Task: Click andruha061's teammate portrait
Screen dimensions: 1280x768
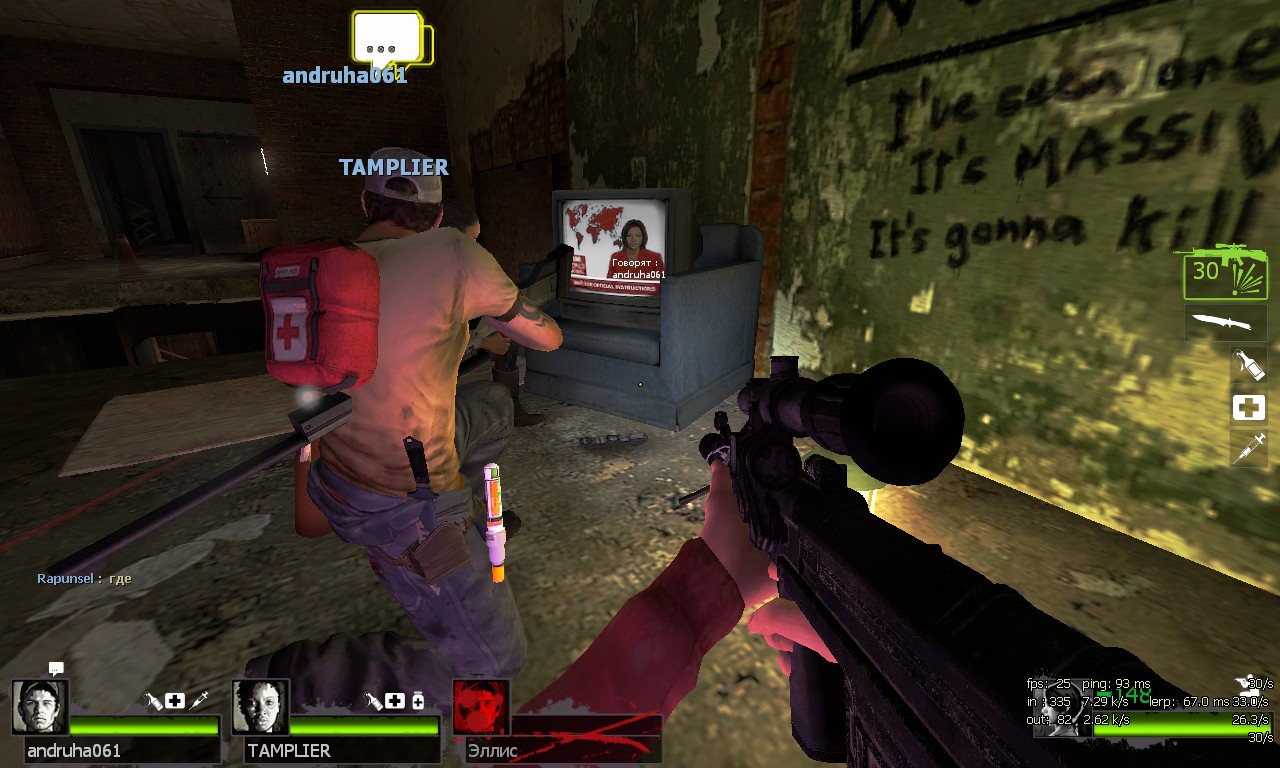Action: click(x=40, y=707)
